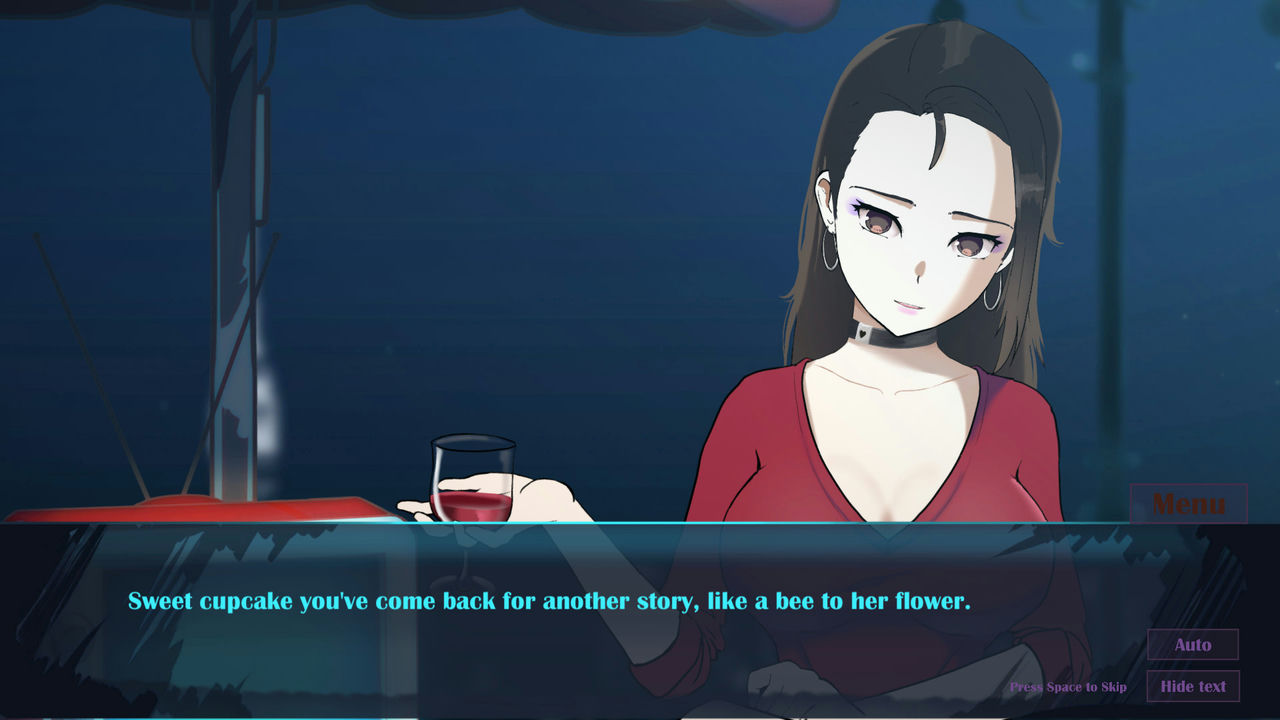
Task: Enable Auto text advance mode
Action: pyautogui.click(x=1193, y=645)
